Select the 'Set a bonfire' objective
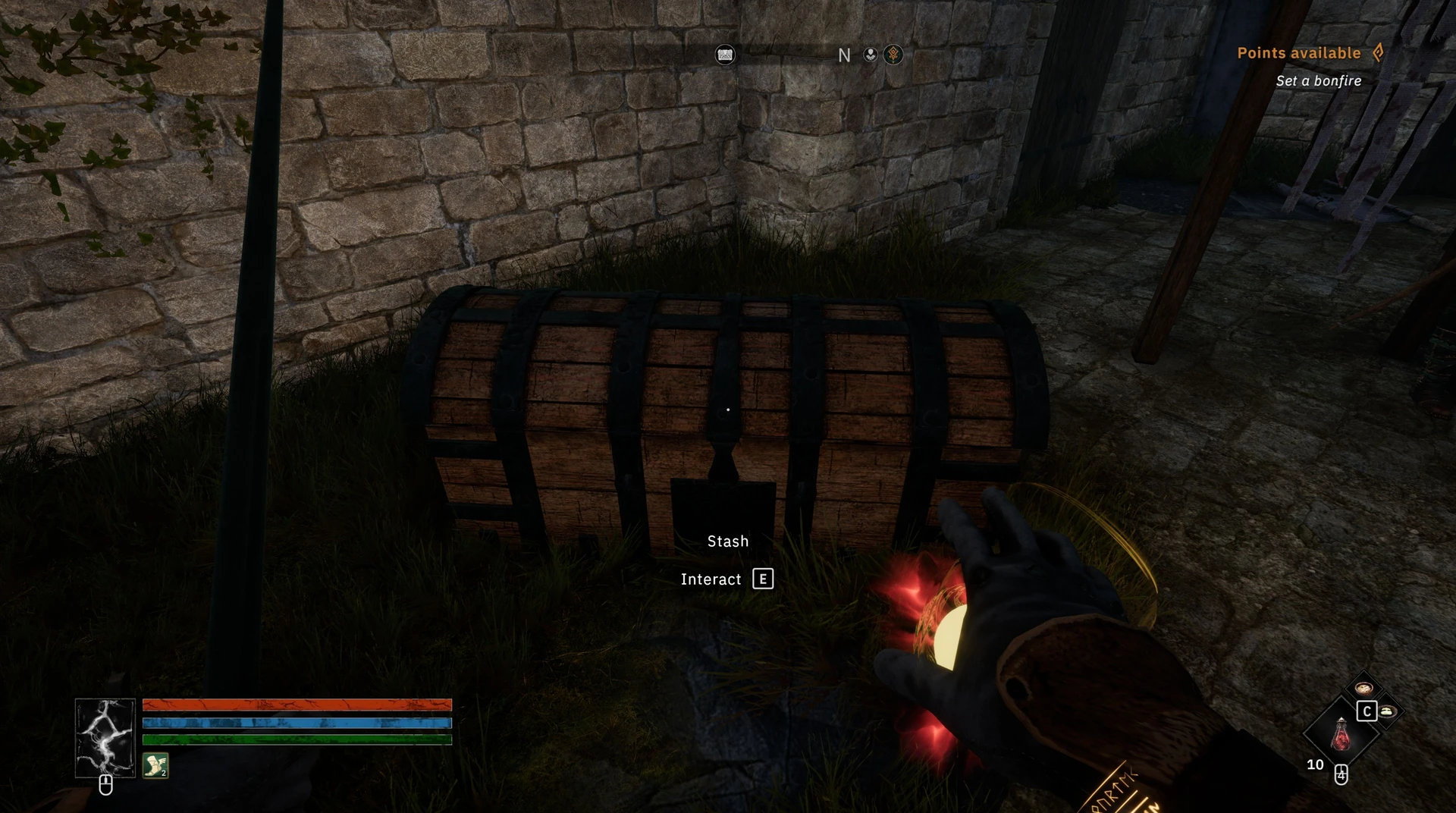This screenshot has width=1456, height=813. pos(1318,81)
